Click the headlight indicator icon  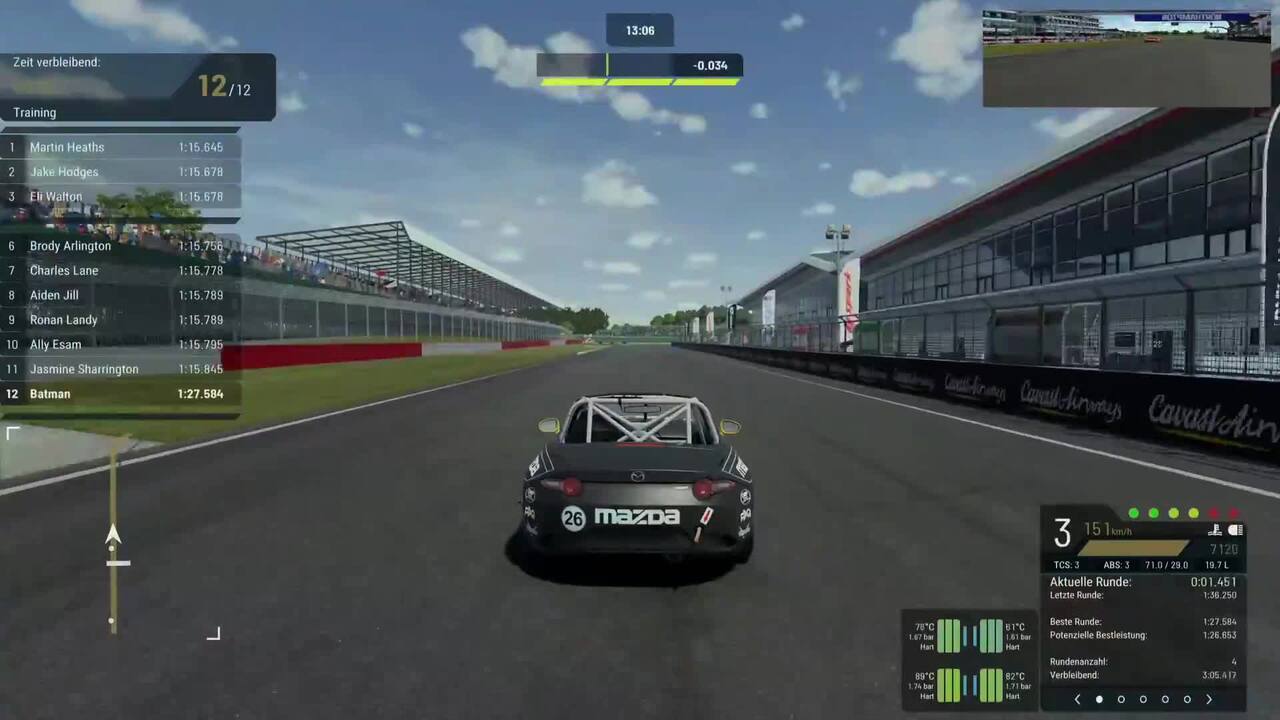pyautogui.click(x=1235, y=530)
